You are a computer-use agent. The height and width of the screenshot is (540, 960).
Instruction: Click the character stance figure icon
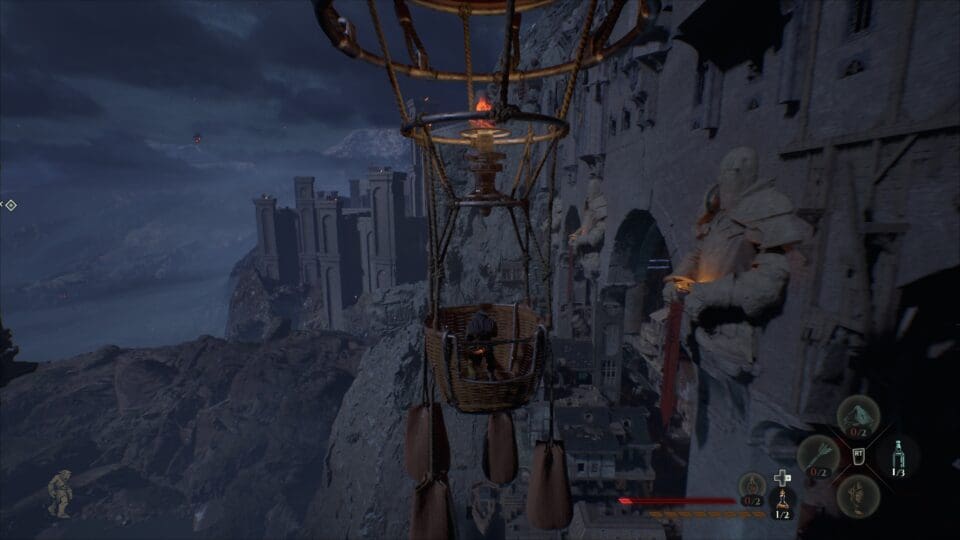coord(60,492)
